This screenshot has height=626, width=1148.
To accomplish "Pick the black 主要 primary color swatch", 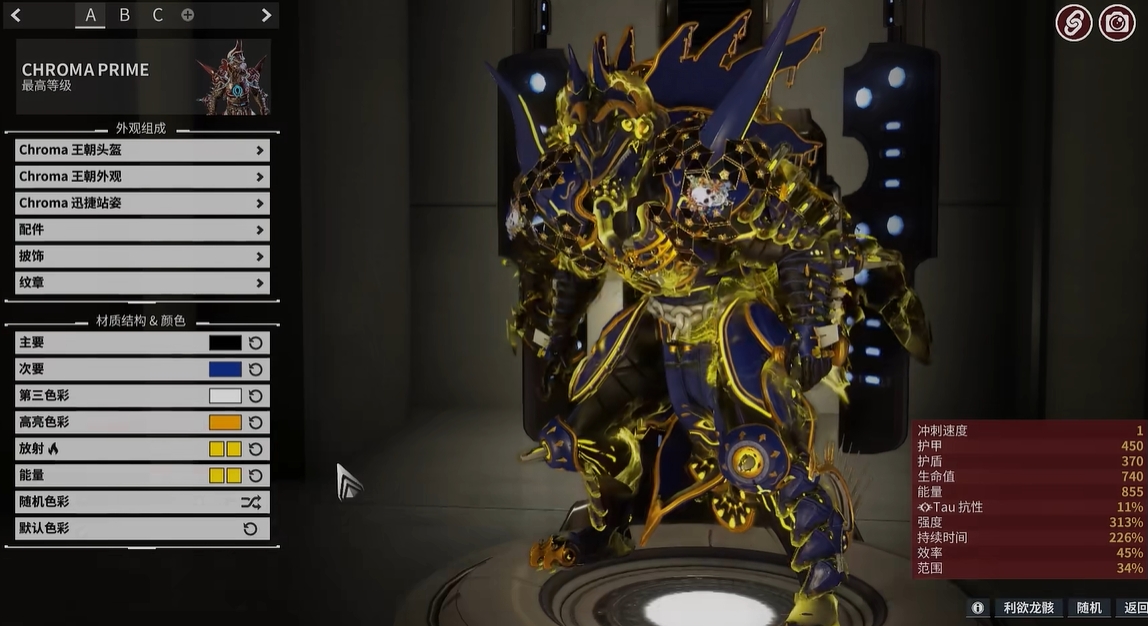I will pos(225,343).
